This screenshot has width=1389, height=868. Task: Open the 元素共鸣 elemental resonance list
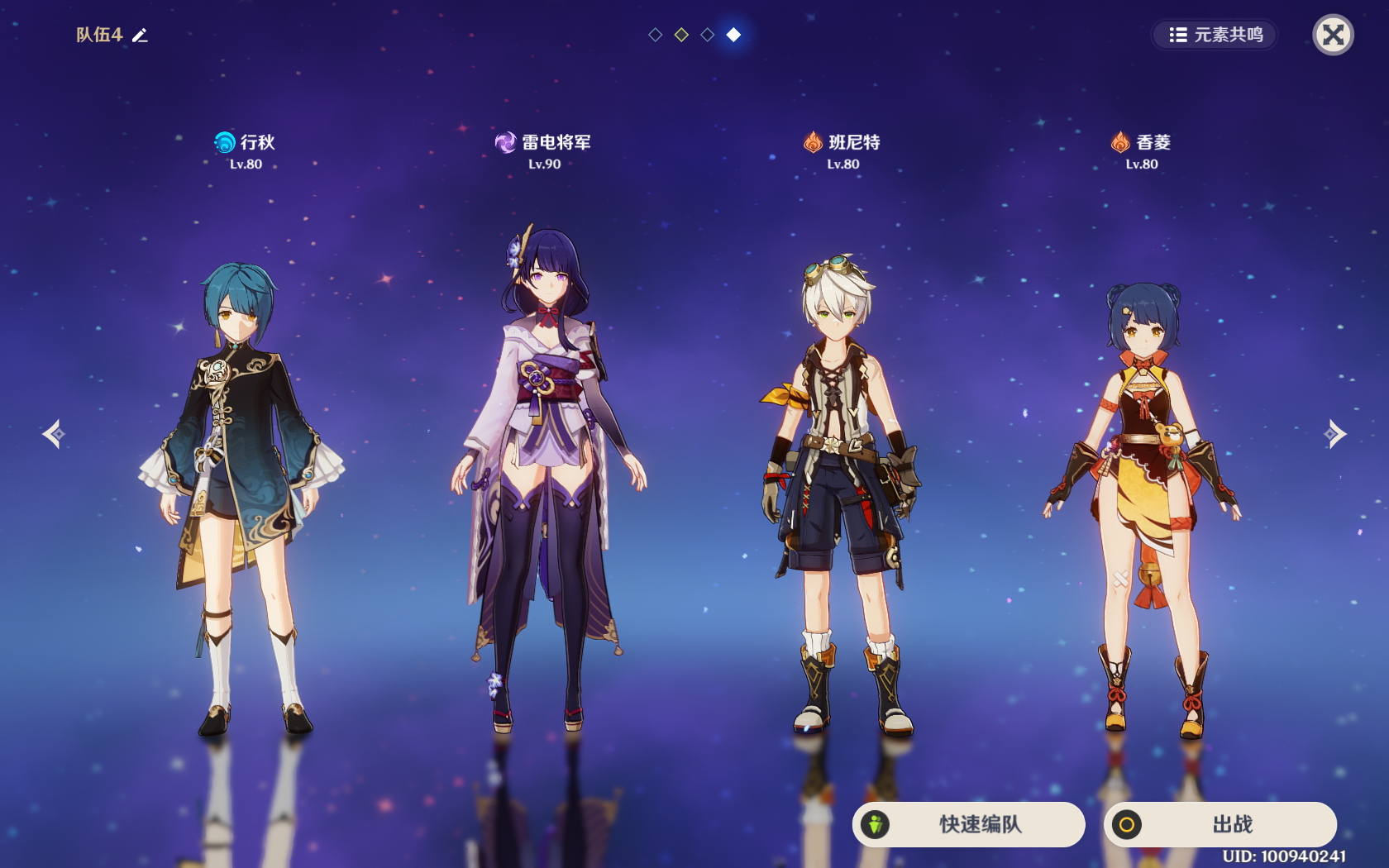coord(1215,35)
